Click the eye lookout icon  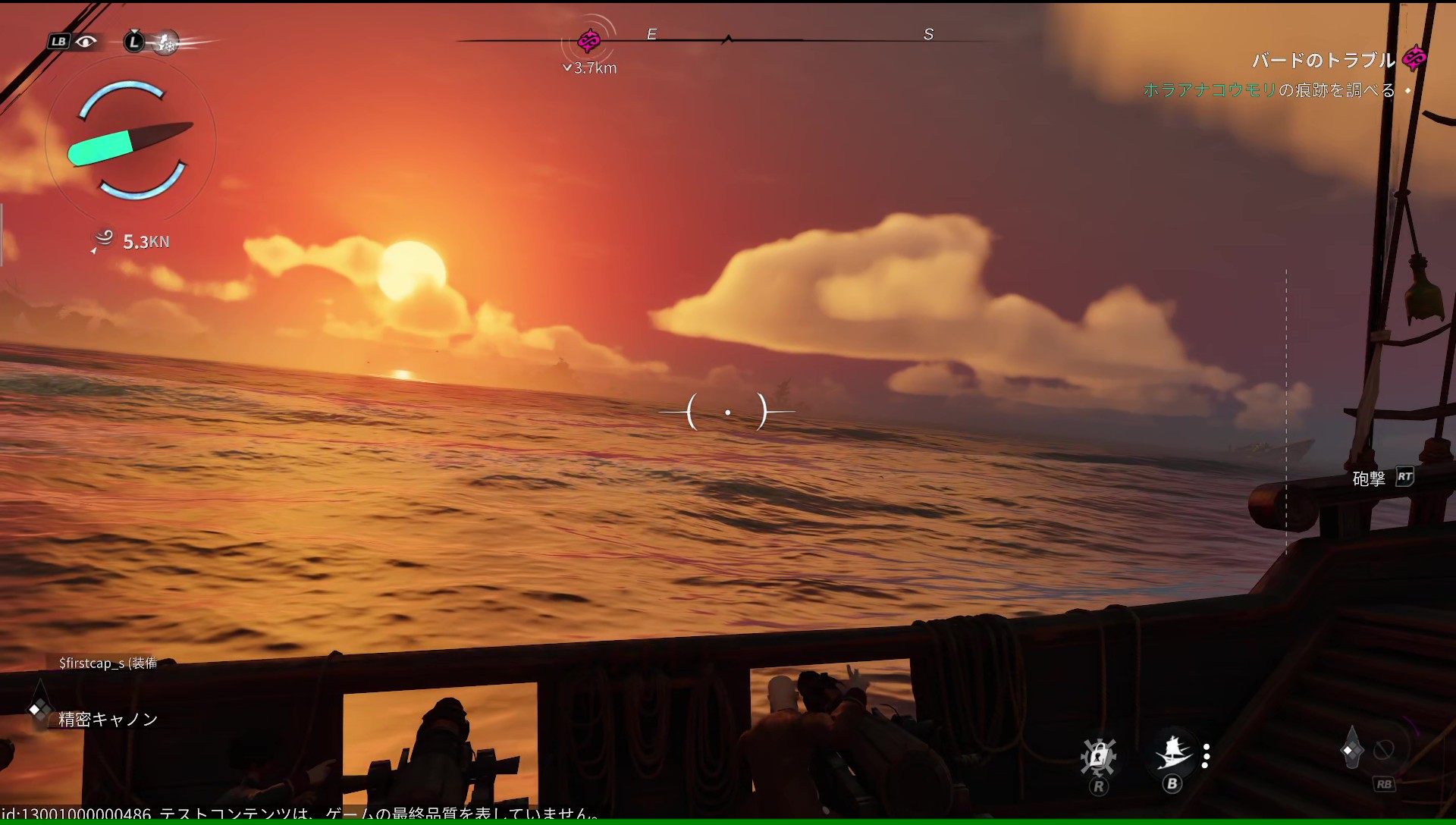click(x=86, y=42)
